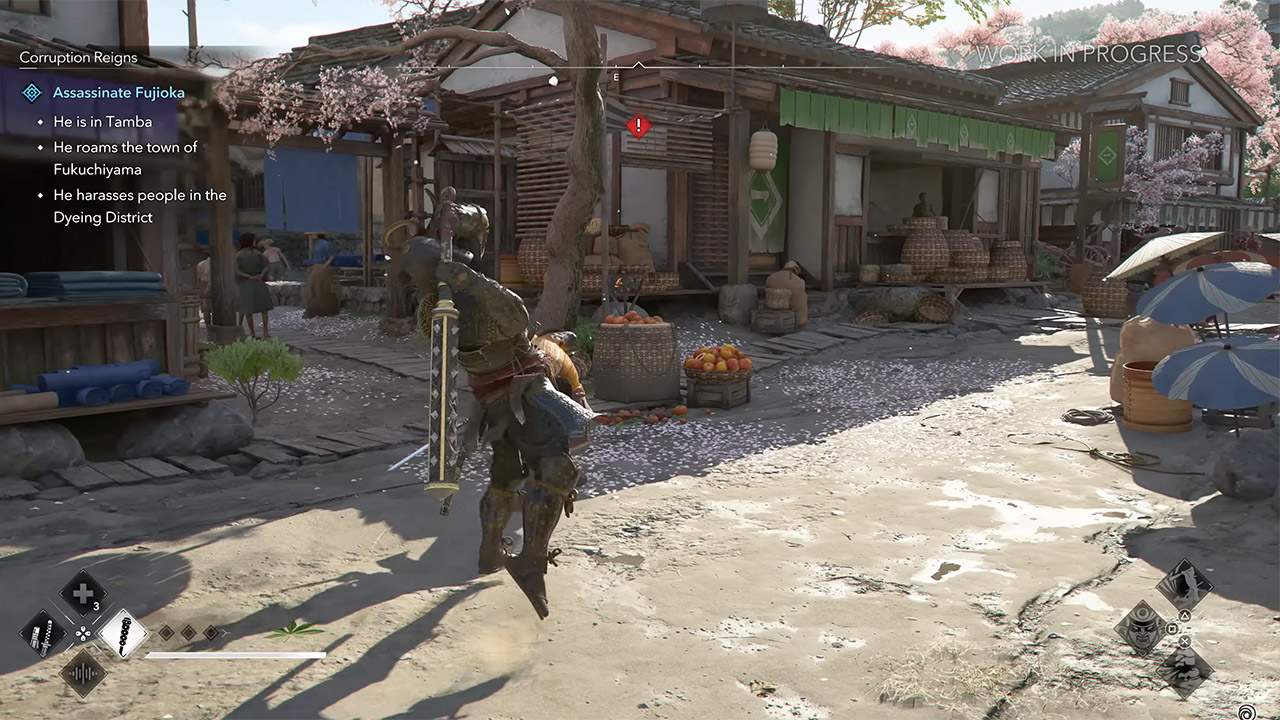Select the Corruption Reigns quest title
This screenshot has height=720, width=1280.
[78, 58]
